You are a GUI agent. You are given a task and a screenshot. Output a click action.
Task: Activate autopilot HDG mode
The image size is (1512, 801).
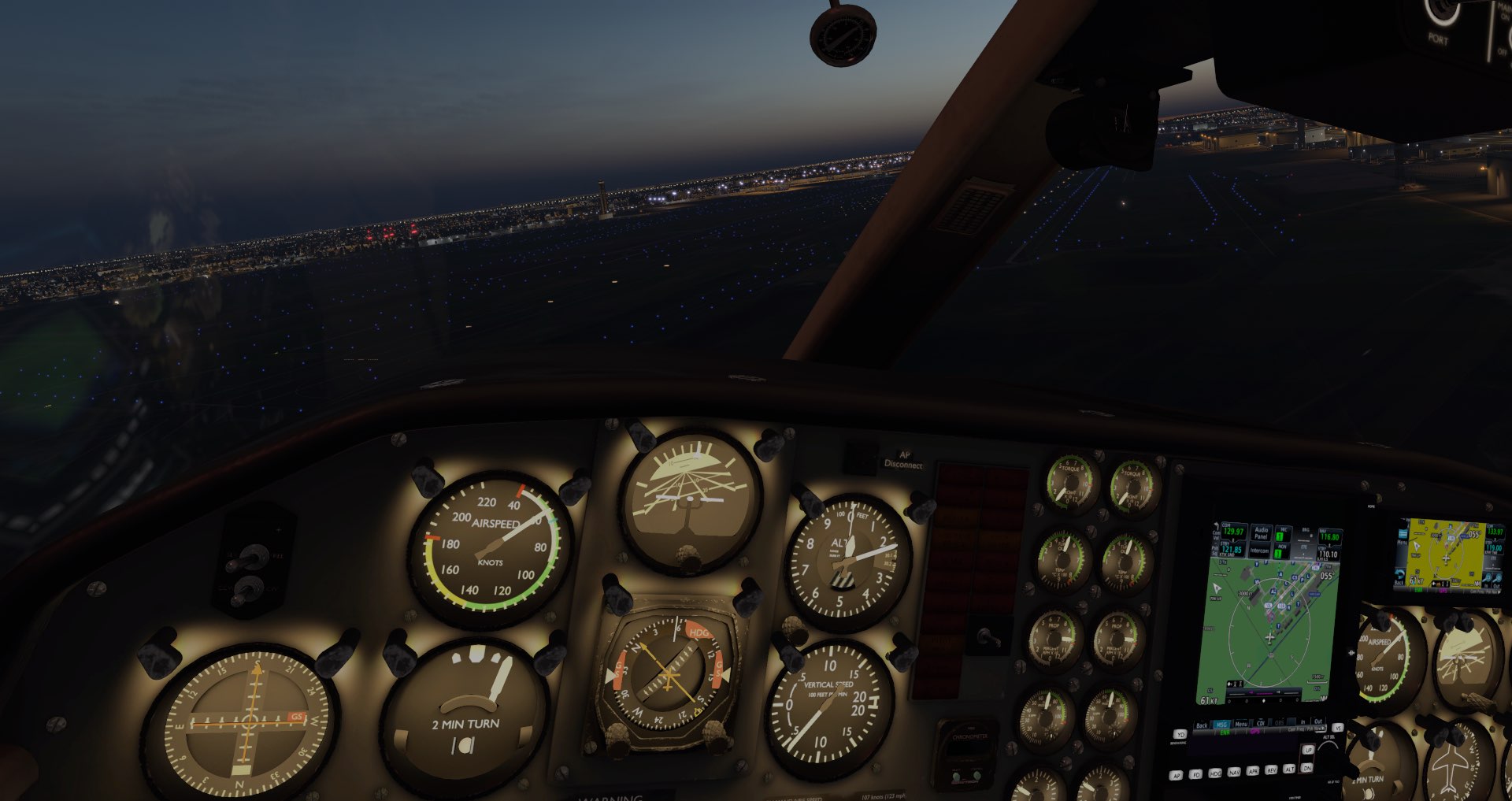pos(1215,774)
